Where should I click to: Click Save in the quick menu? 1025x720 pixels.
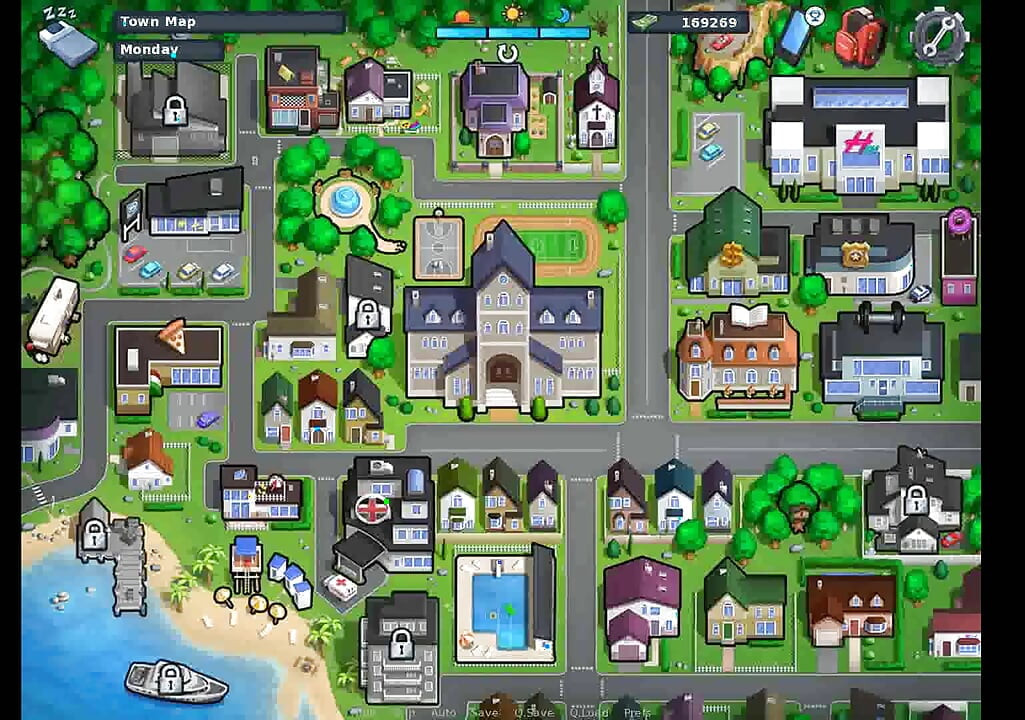tap(483, 712)
